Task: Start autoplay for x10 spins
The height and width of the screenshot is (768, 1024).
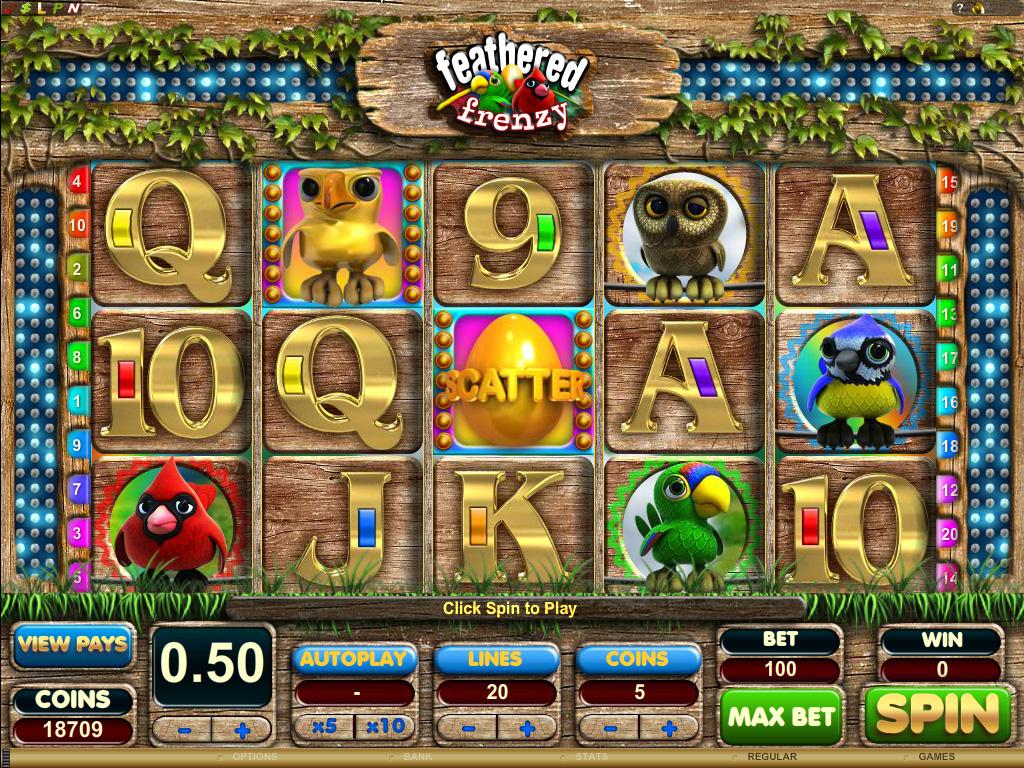Action: pyautogui.click(x=384, y=727)
